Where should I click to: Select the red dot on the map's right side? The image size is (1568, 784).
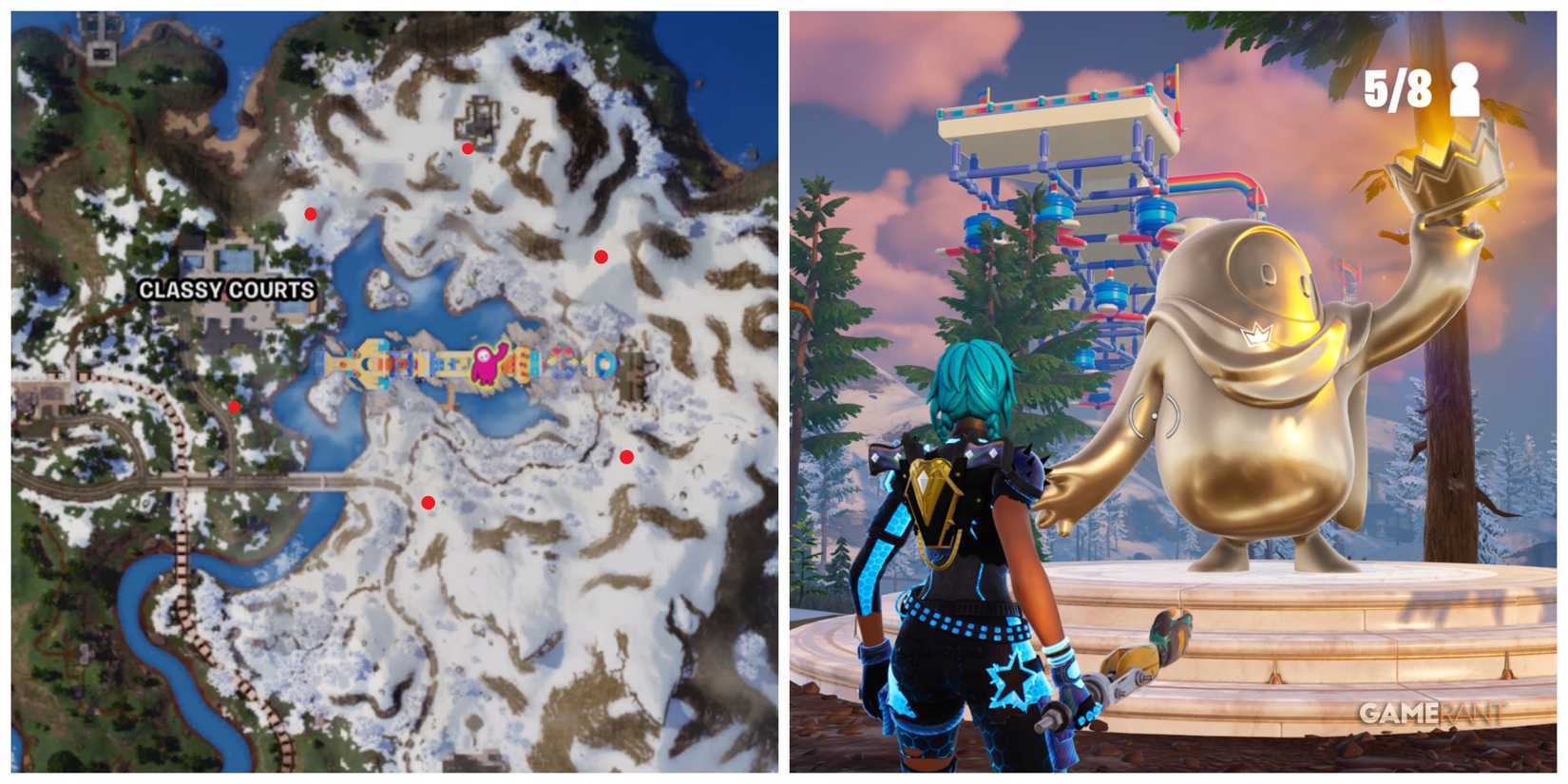(x=602, y=254)
